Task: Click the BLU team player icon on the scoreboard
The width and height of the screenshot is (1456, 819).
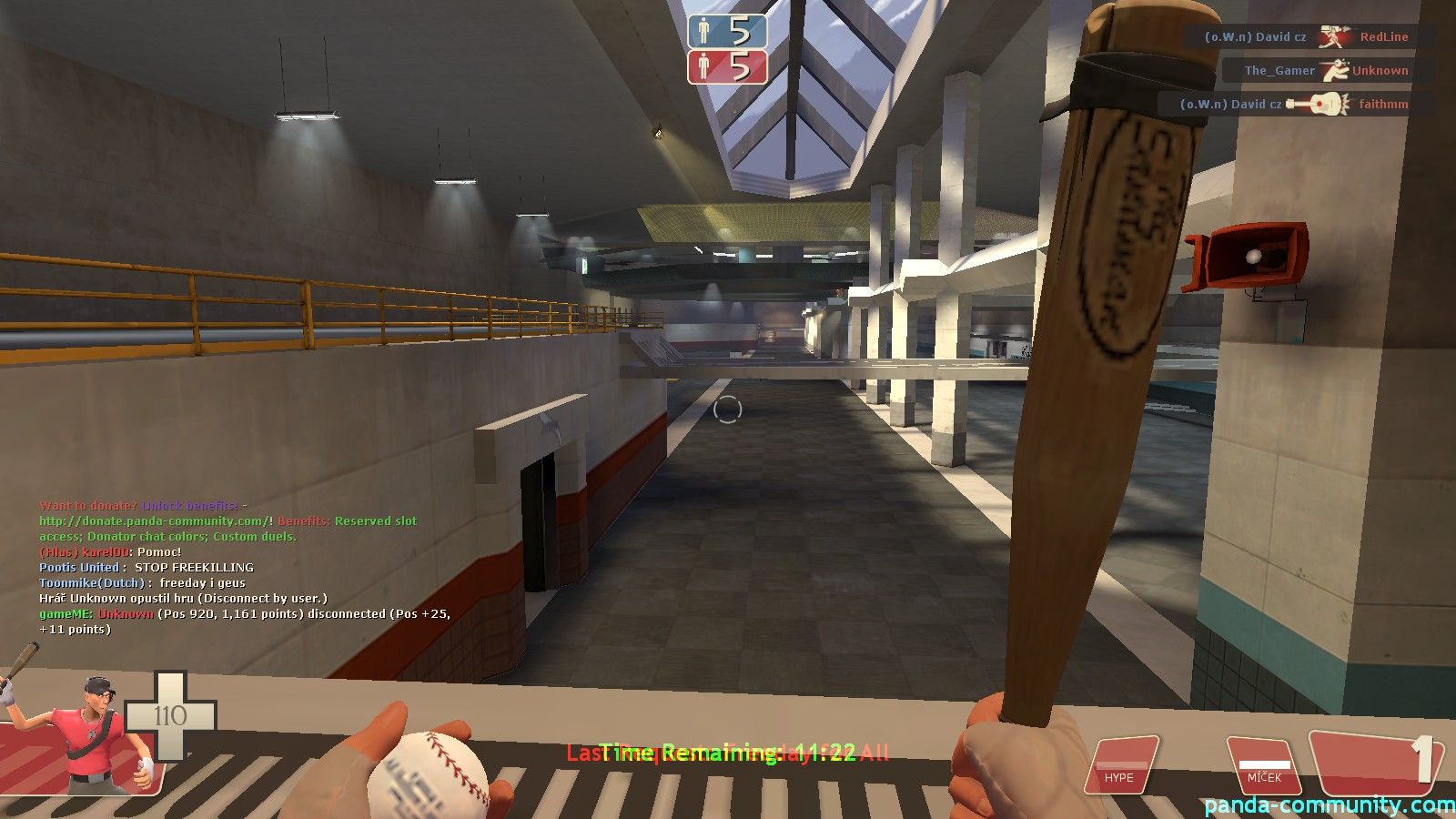Action: pos(702,28)
